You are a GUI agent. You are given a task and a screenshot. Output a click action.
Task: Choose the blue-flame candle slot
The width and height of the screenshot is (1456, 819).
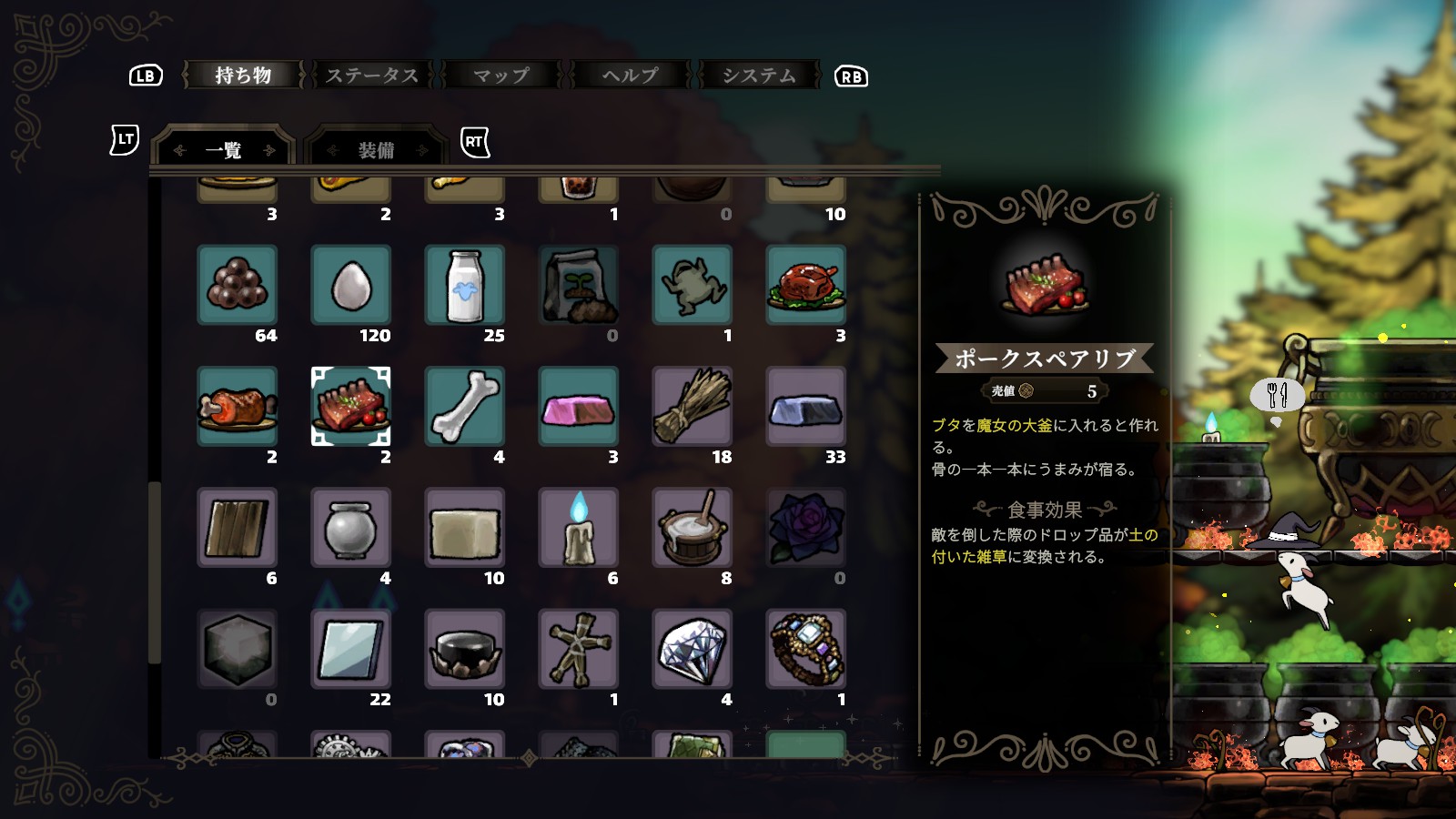tap(579, 527)
